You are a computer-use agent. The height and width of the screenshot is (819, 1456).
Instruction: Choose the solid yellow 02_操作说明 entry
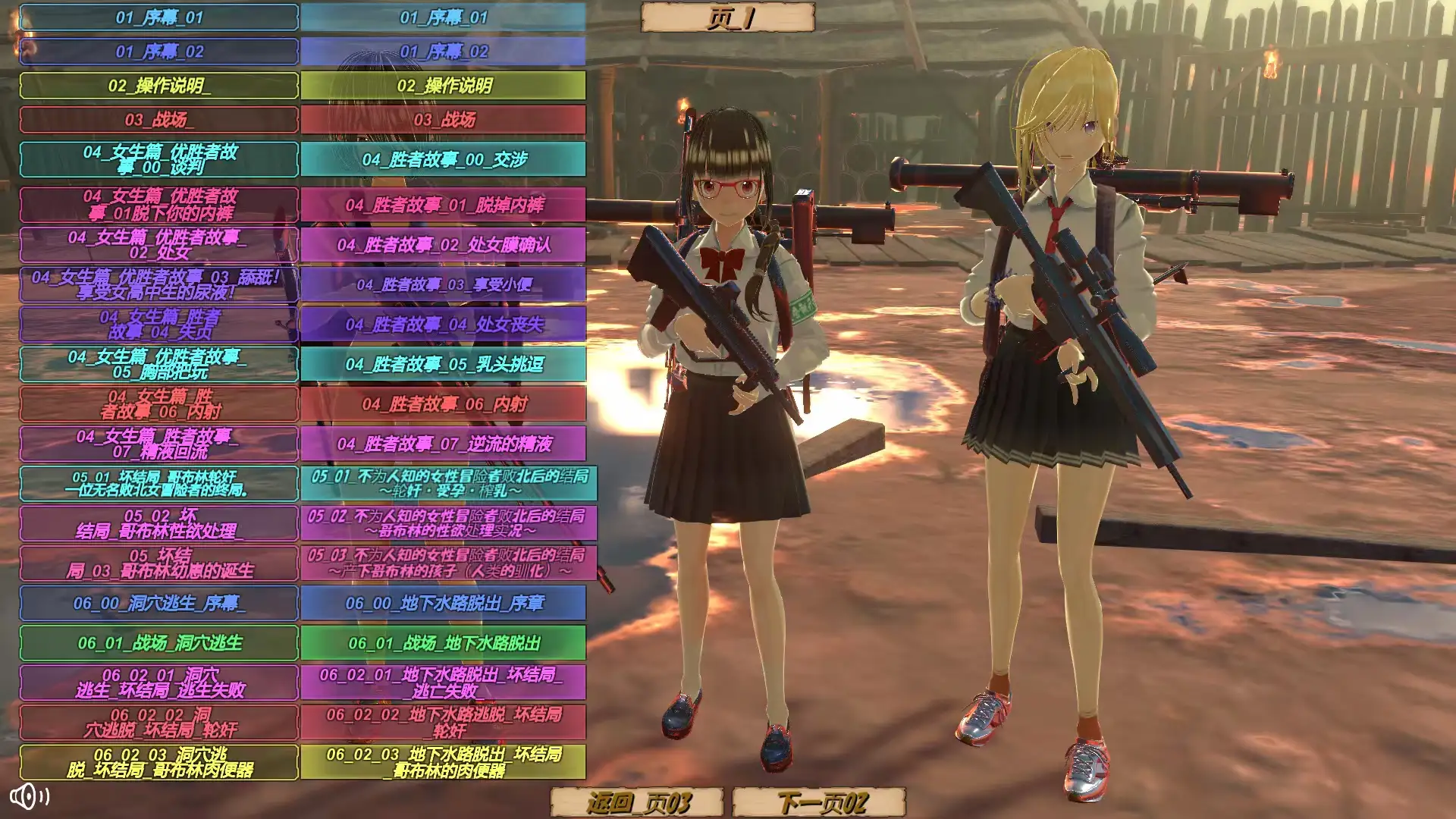444,86
